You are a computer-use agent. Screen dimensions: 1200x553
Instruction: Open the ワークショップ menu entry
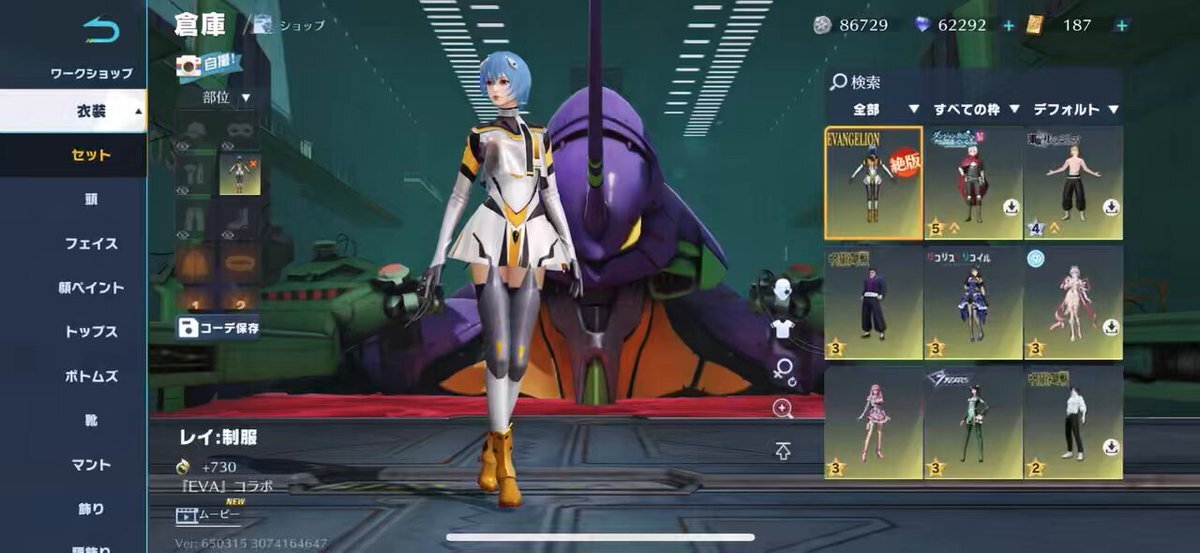coord(91,73)
